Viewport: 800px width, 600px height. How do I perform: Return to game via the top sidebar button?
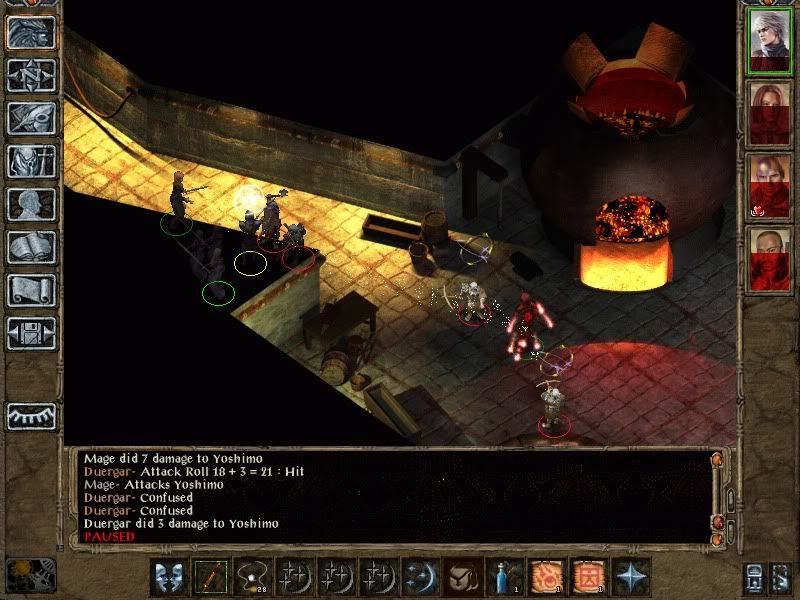tap(30, 33)
